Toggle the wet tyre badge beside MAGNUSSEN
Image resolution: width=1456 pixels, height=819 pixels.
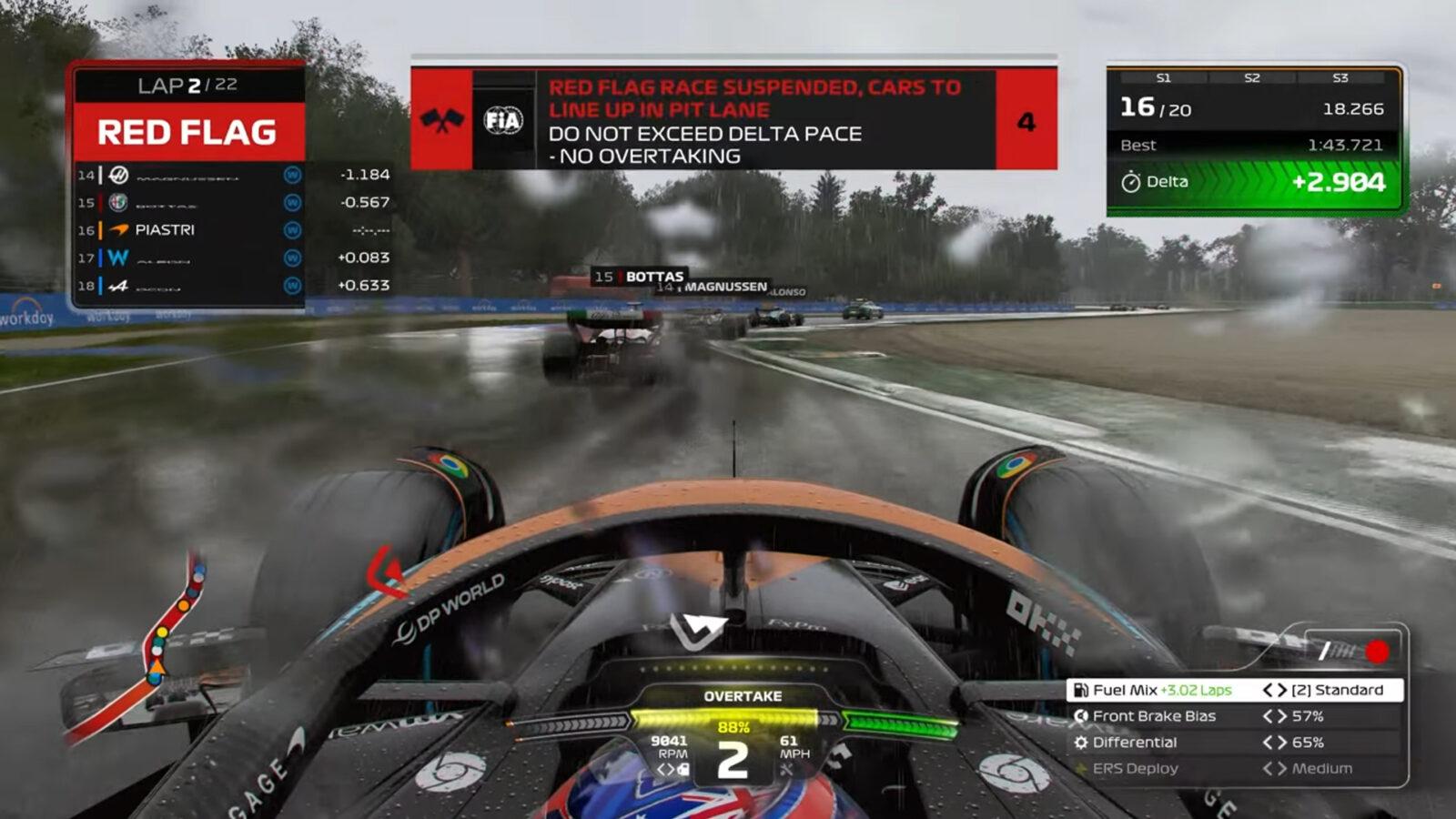pyautogui.click(x=291, y=176)
